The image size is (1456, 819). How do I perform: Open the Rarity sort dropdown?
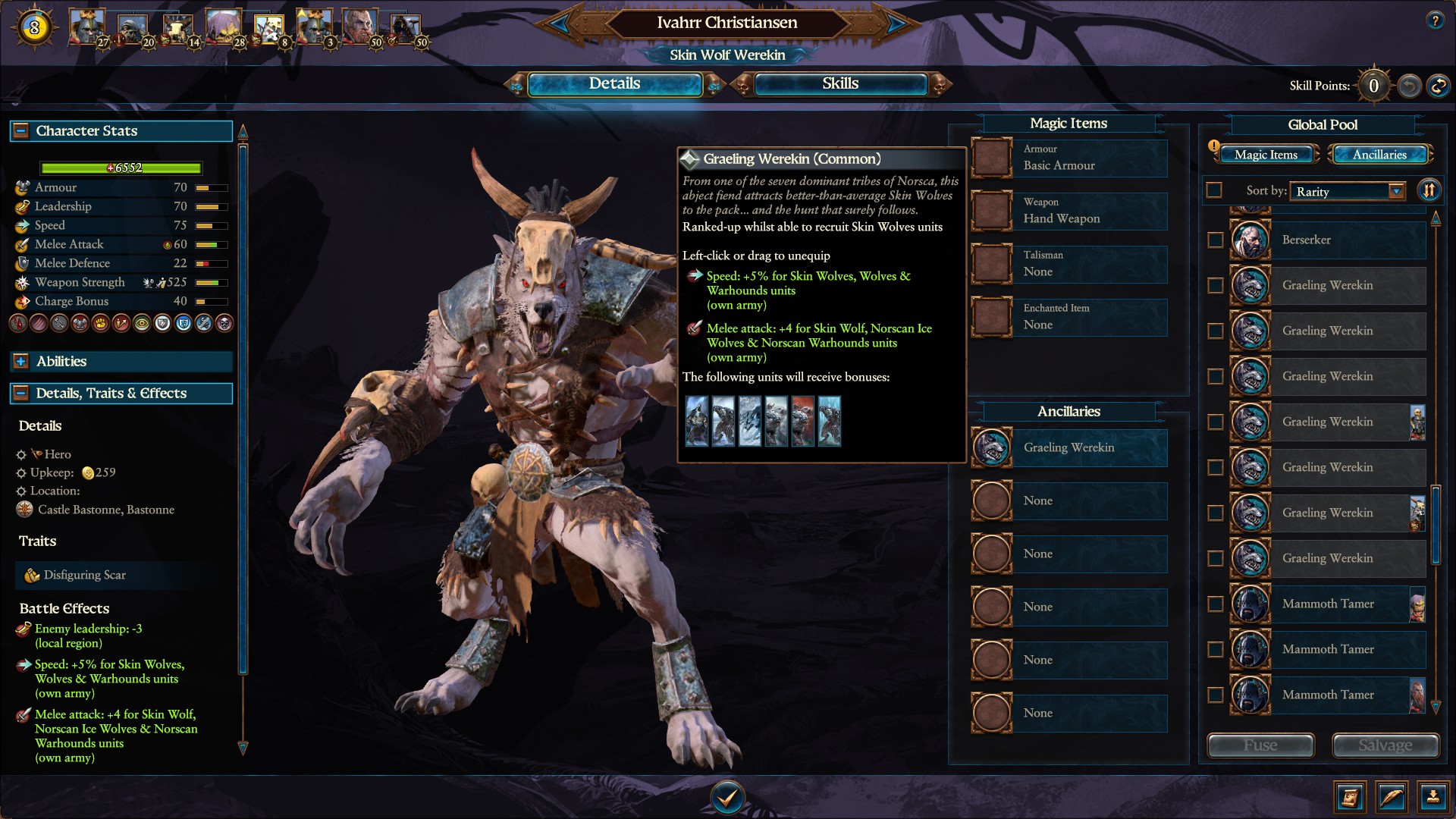(1347, 191)
